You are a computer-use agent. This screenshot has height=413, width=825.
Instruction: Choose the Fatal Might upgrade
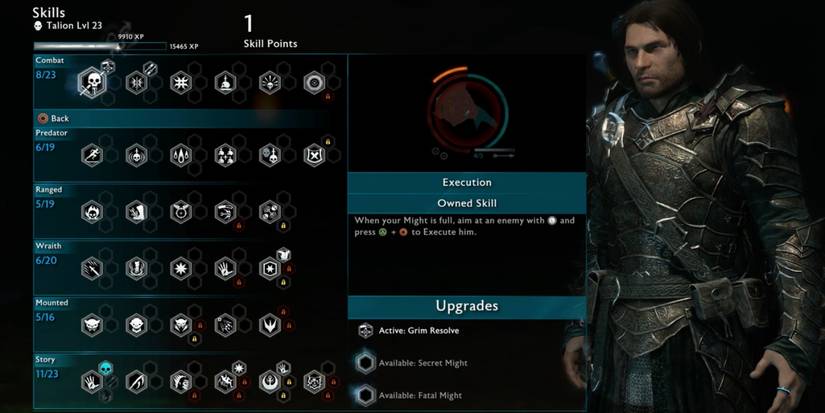coord(366,393)
